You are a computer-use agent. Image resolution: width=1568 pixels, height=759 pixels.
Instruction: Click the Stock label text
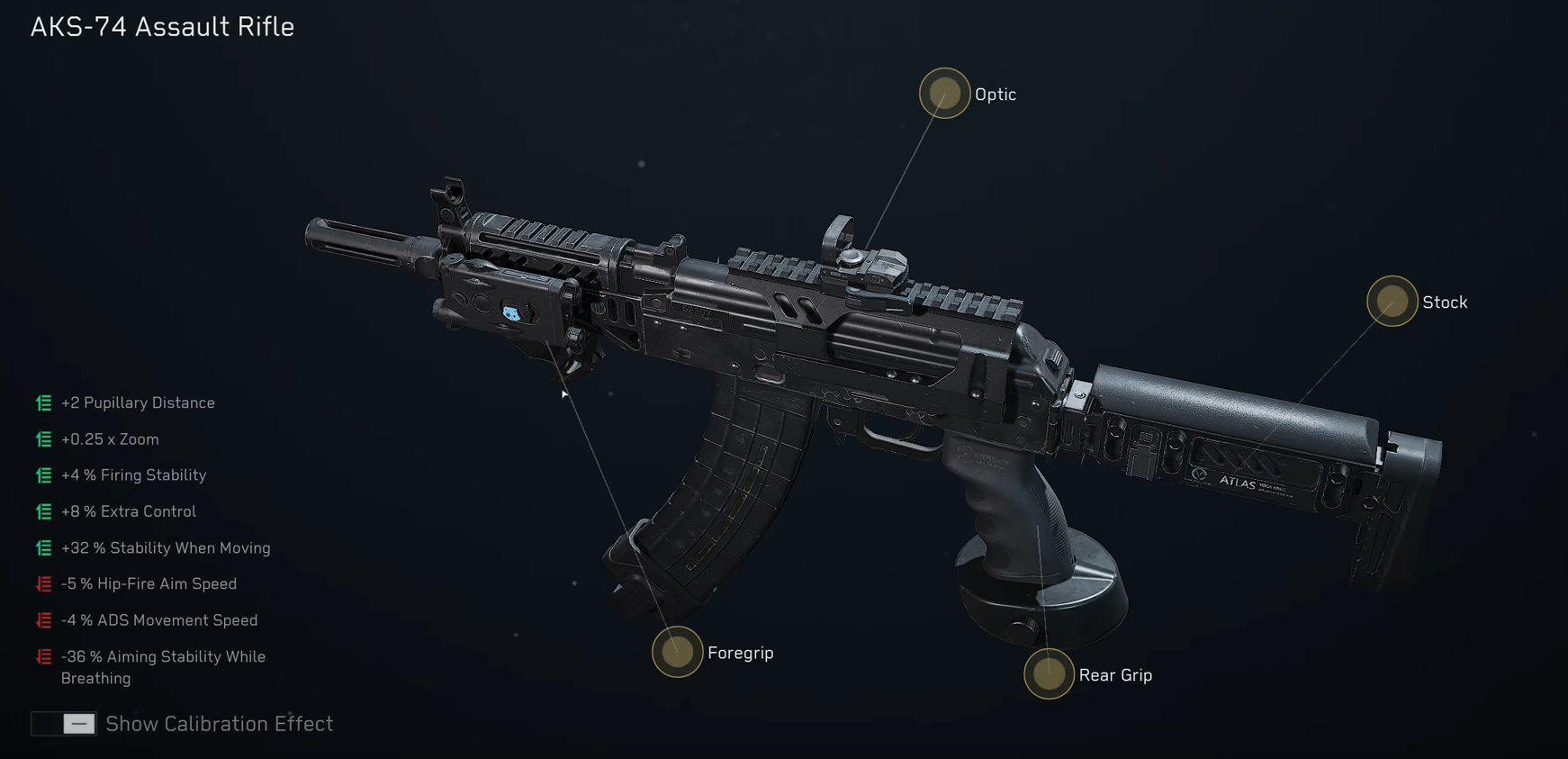[1445, 303]
